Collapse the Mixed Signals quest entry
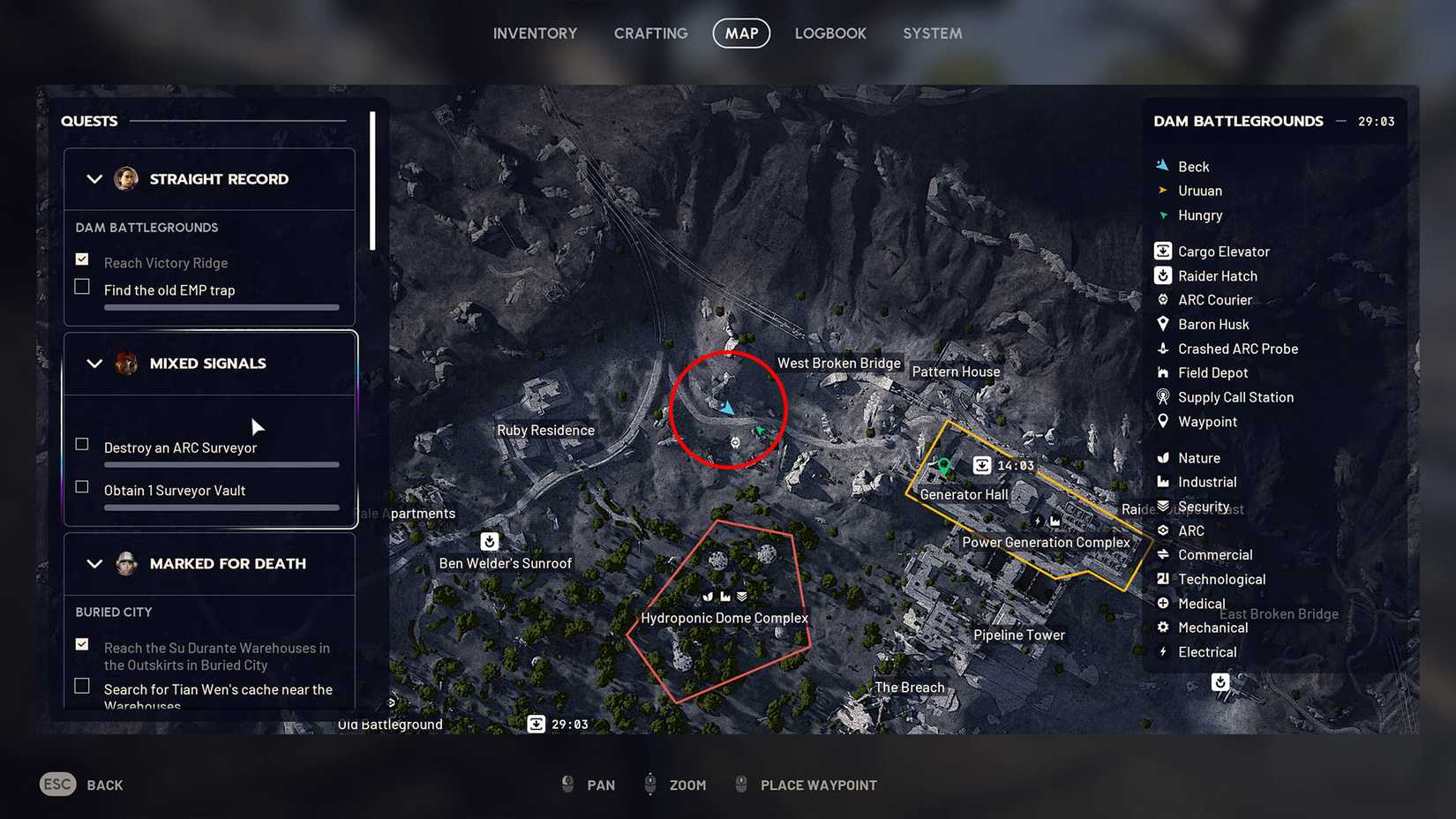The width and height of the screenshot is (1456, 819). tap(95, 363)
